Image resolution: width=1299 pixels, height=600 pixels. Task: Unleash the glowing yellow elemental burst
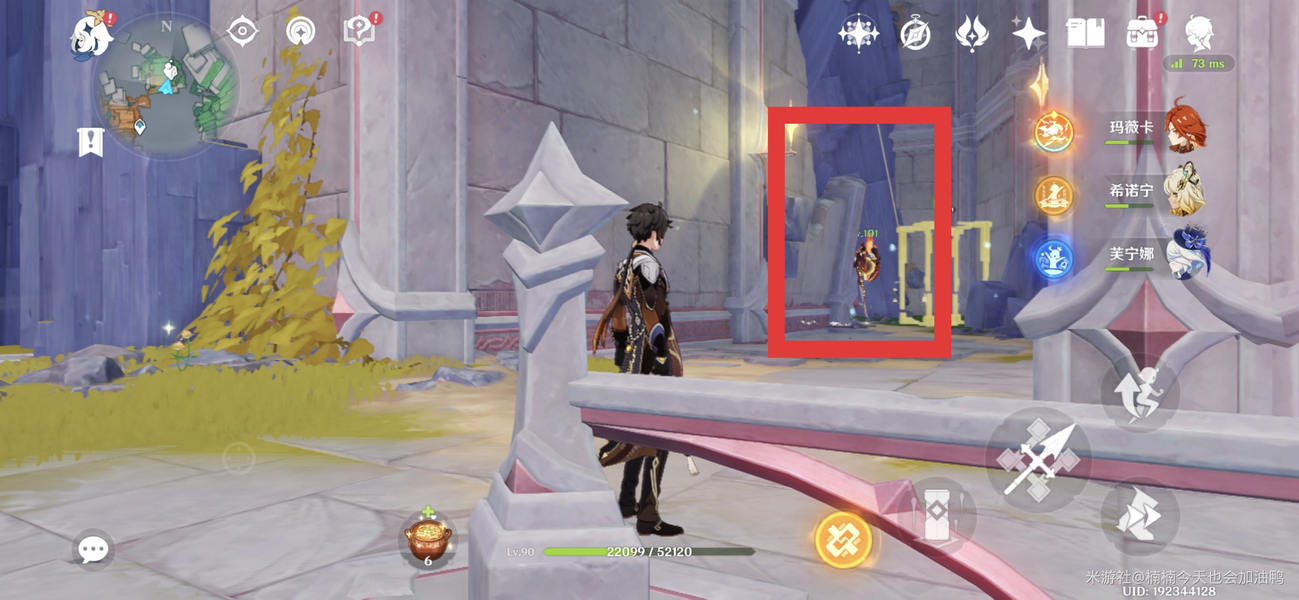click(843, 540)
